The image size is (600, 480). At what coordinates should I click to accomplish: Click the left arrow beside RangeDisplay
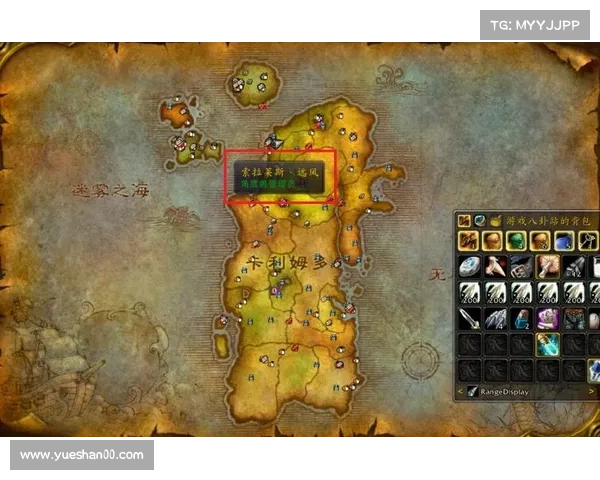(460, 392)
